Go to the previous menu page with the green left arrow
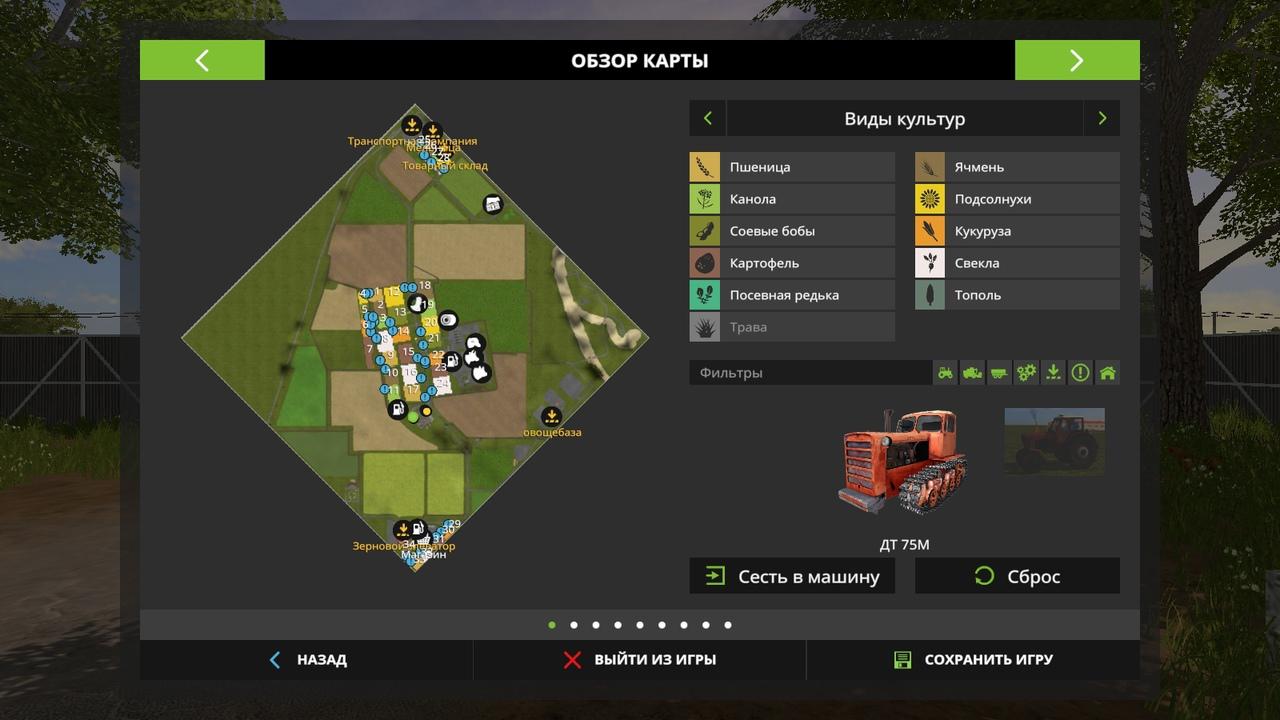Screen dimensions: 1280x720 point(202,60)
